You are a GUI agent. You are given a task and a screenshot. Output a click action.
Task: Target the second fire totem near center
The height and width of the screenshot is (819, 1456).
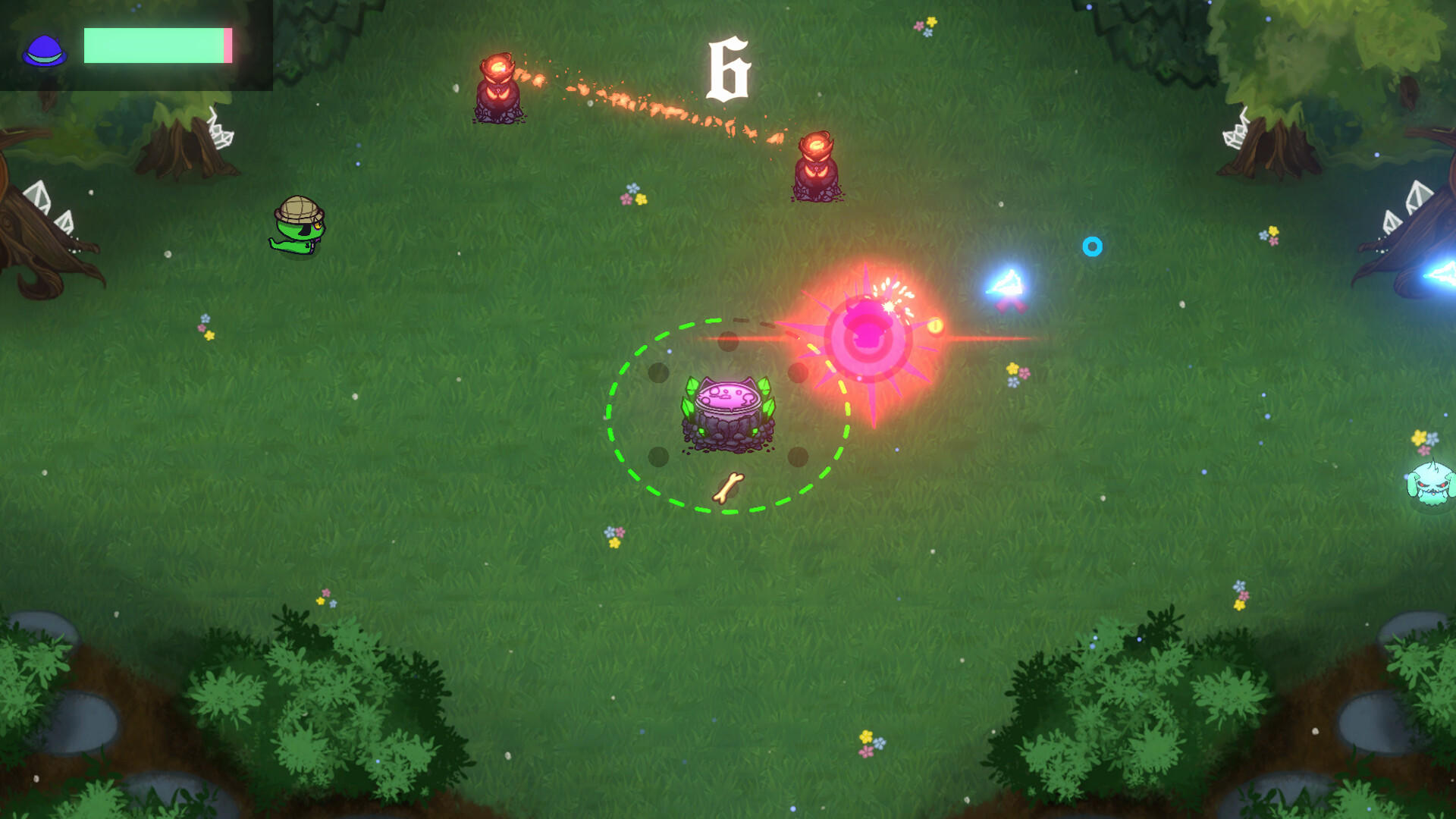coord(817,167)
